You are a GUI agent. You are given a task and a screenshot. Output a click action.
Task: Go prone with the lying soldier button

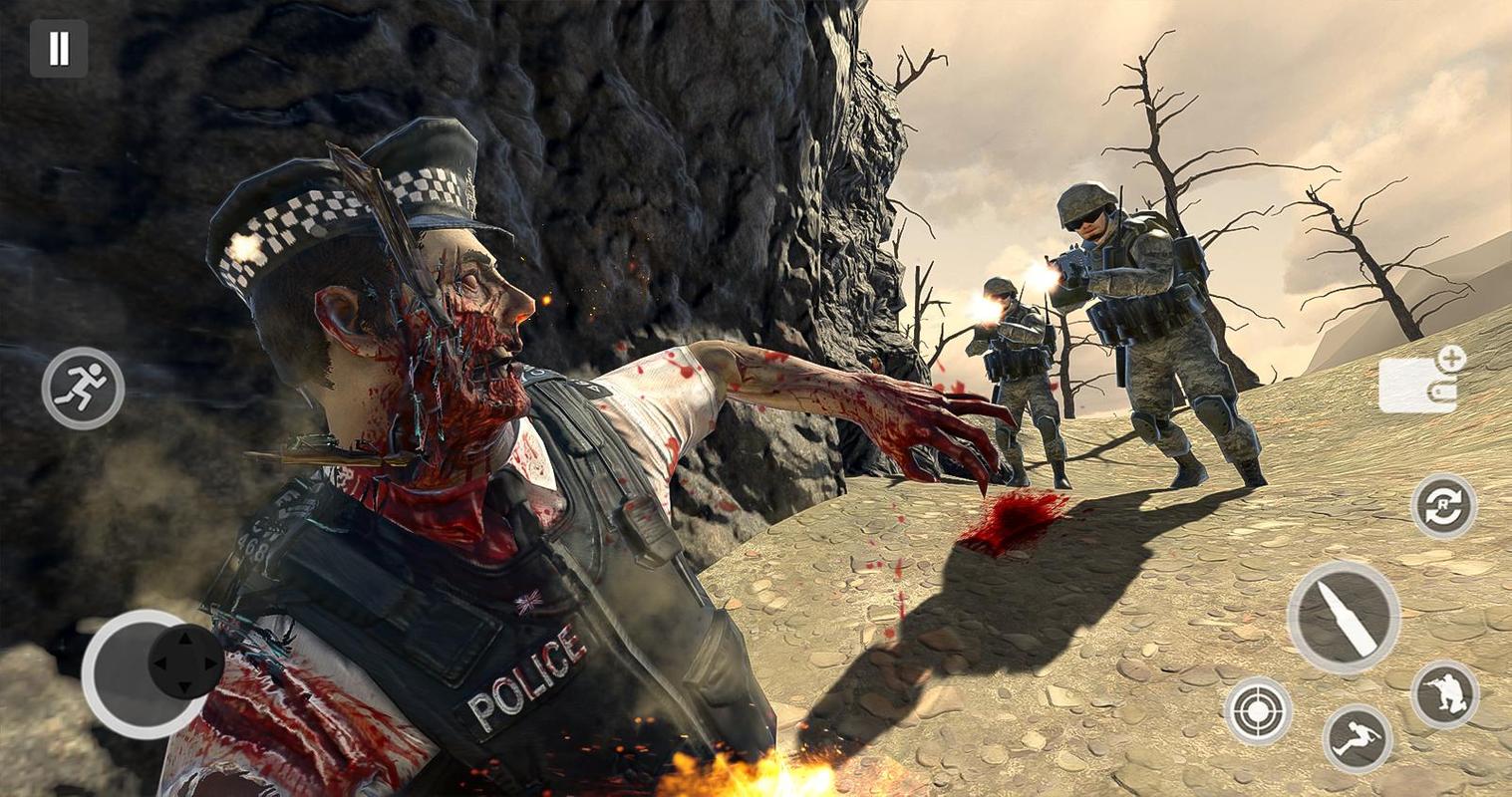[1357, 738]
